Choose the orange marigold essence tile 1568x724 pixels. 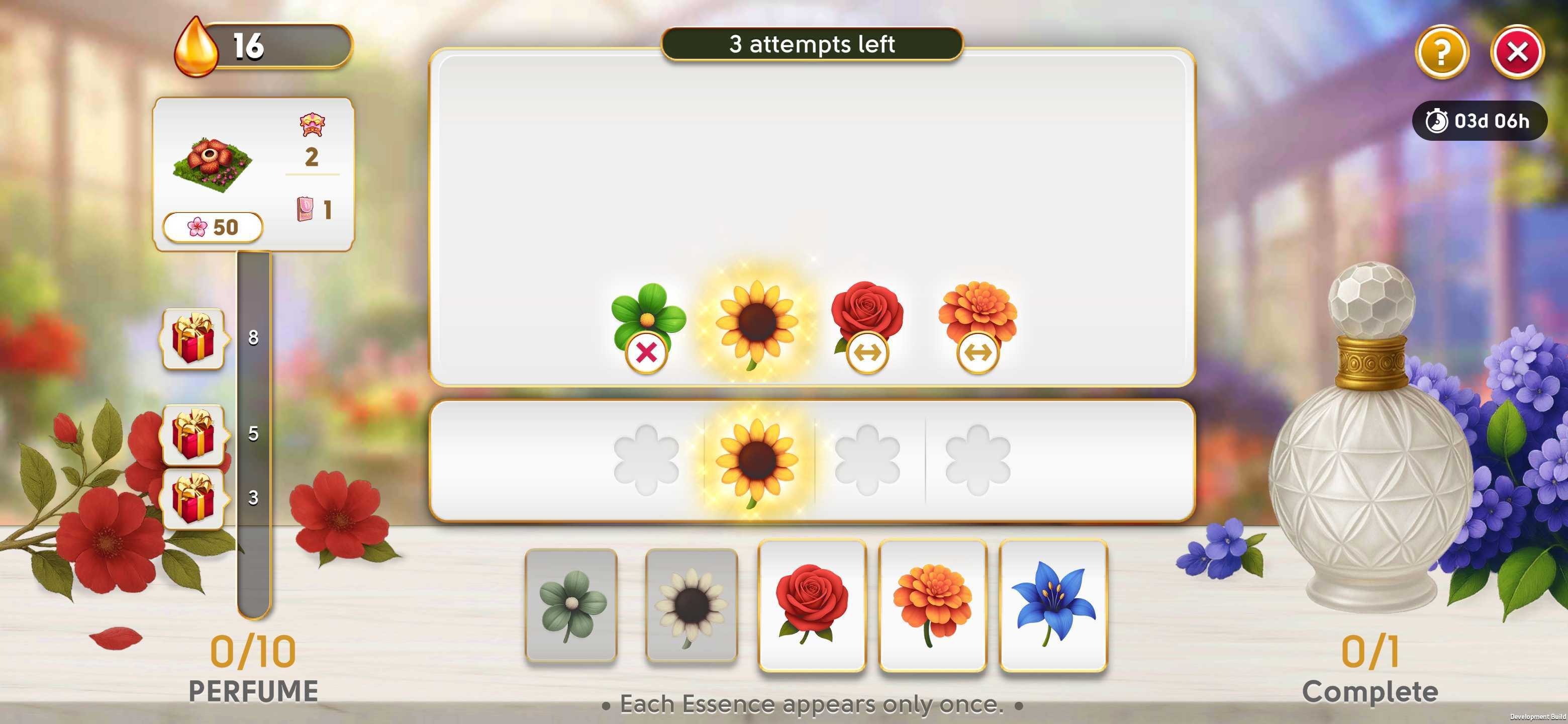932,605
